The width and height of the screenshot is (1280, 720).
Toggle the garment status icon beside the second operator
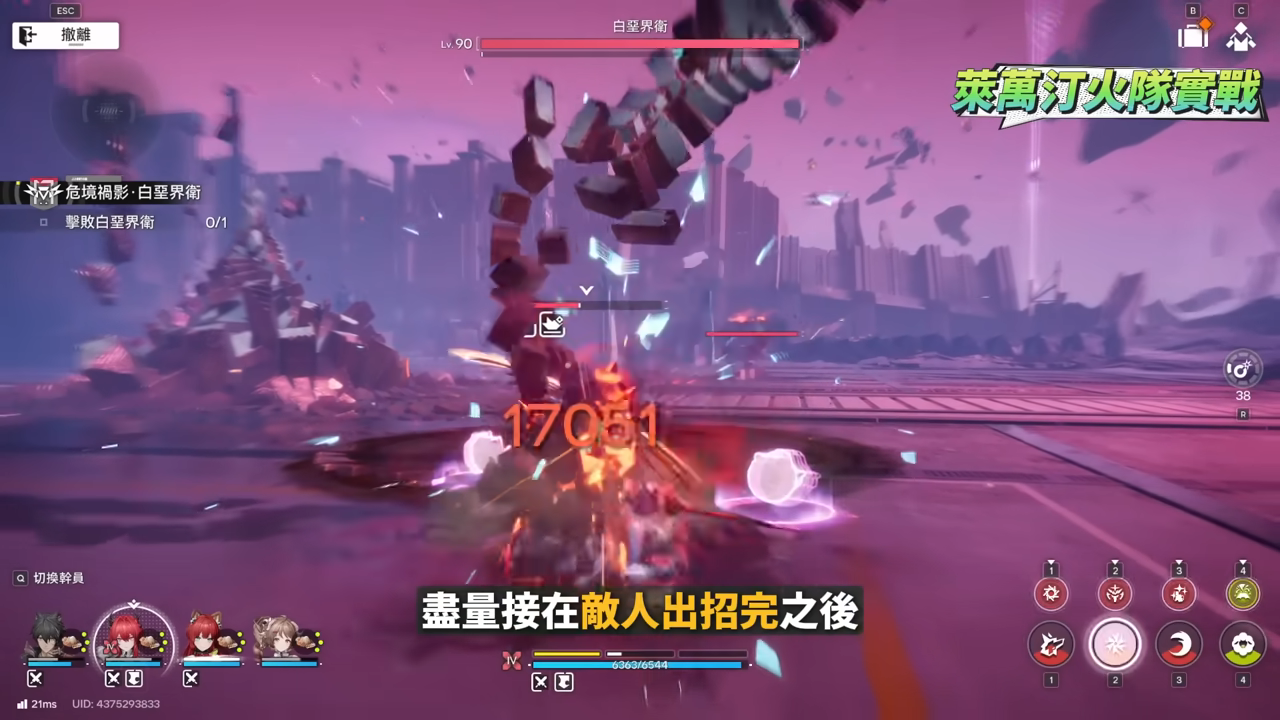[x=135, y=678]
